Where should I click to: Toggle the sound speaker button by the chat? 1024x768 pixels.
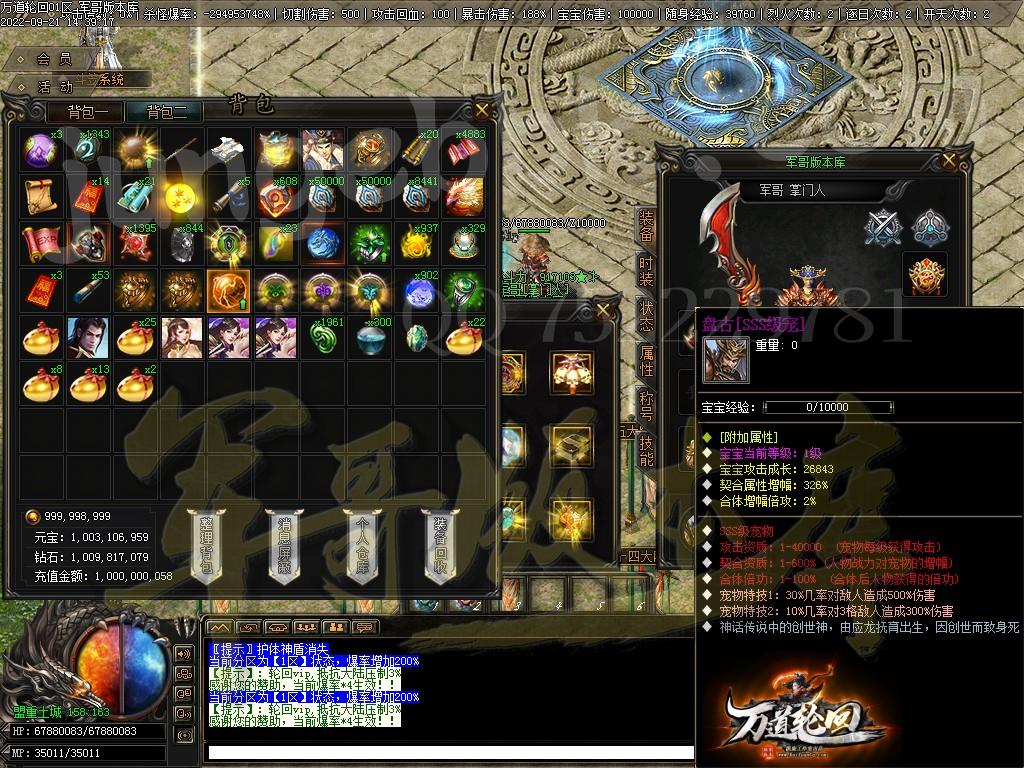click(x=182, y=654)
